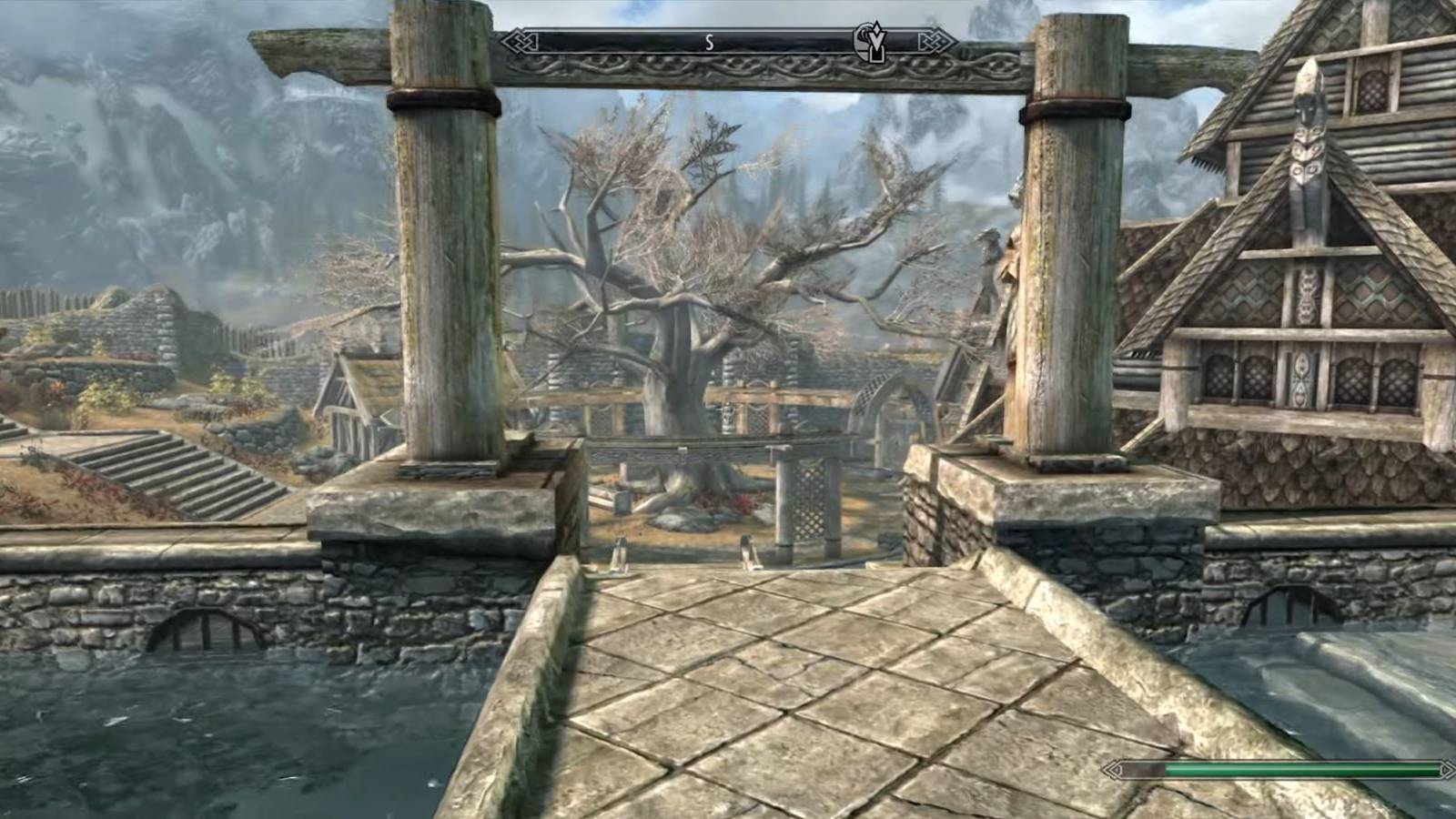Select the South marker on the compass bar
This screenshot has height=819, width=1456.
pyautogui.click(x=709, y=42)
